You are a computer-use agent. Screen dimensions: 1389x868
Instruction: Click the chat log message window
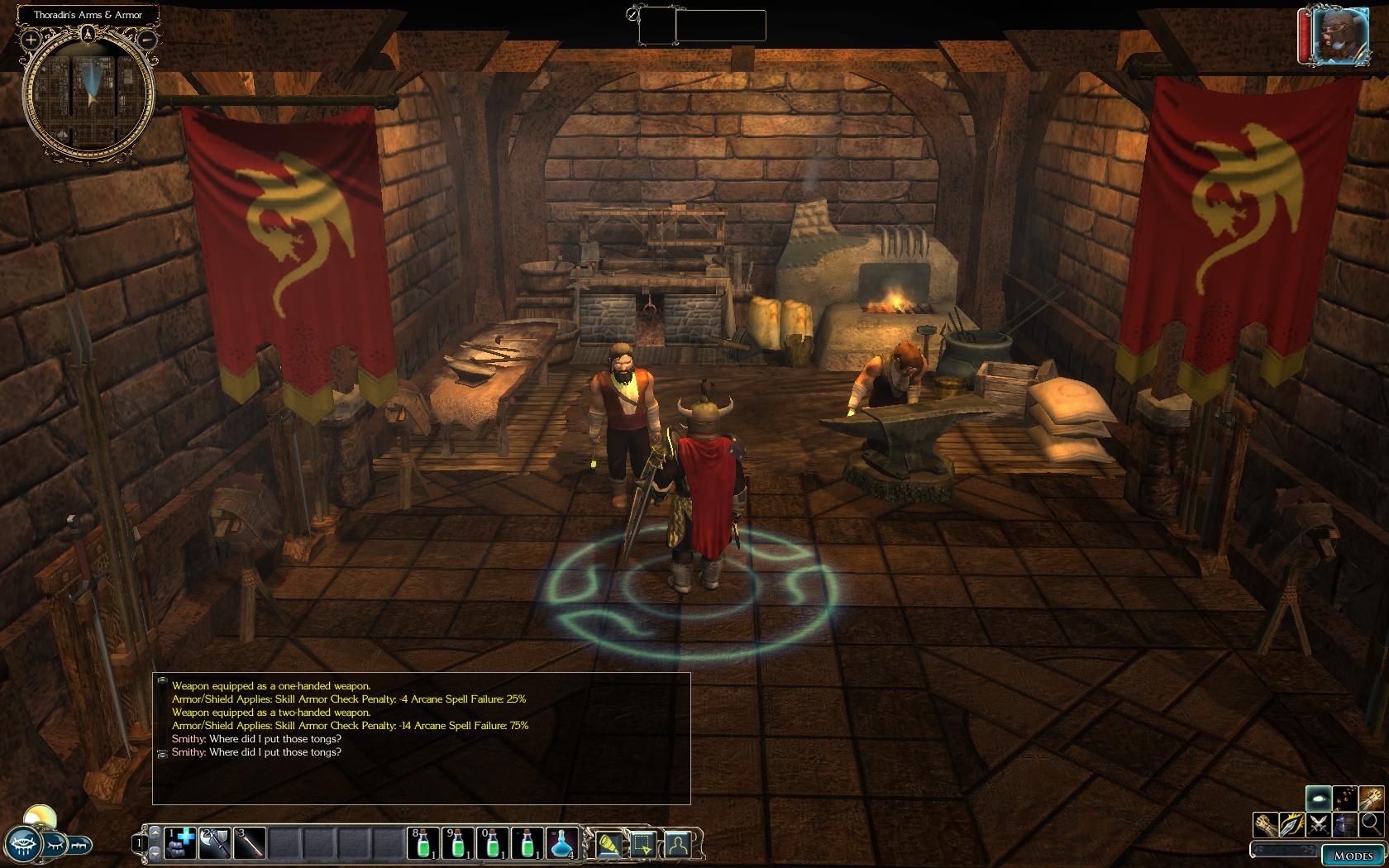[x=421, y=737]
